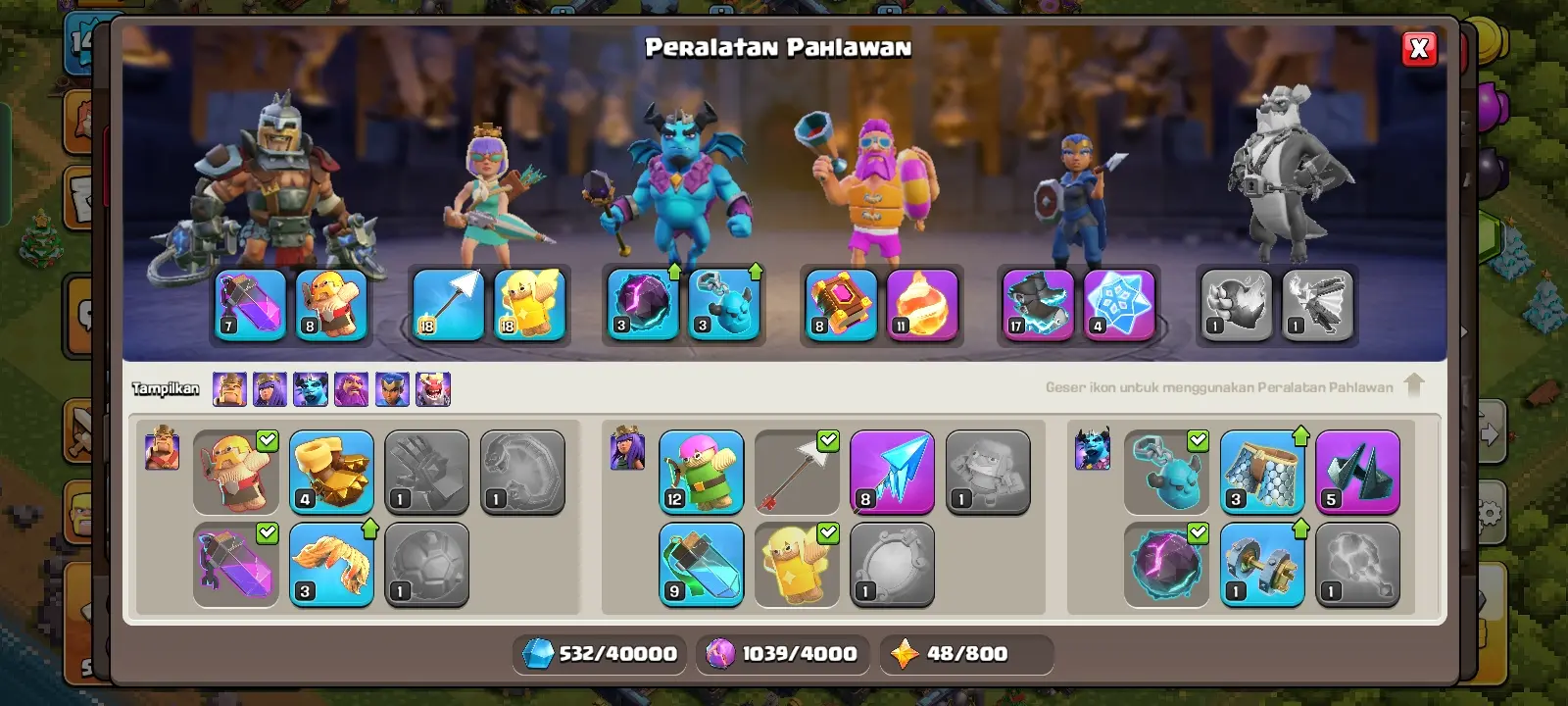The height and width of the screenshot is (706, 1568).
Task: Pick the Frozen Arrow level 8
Action: (x=892, y=472)
